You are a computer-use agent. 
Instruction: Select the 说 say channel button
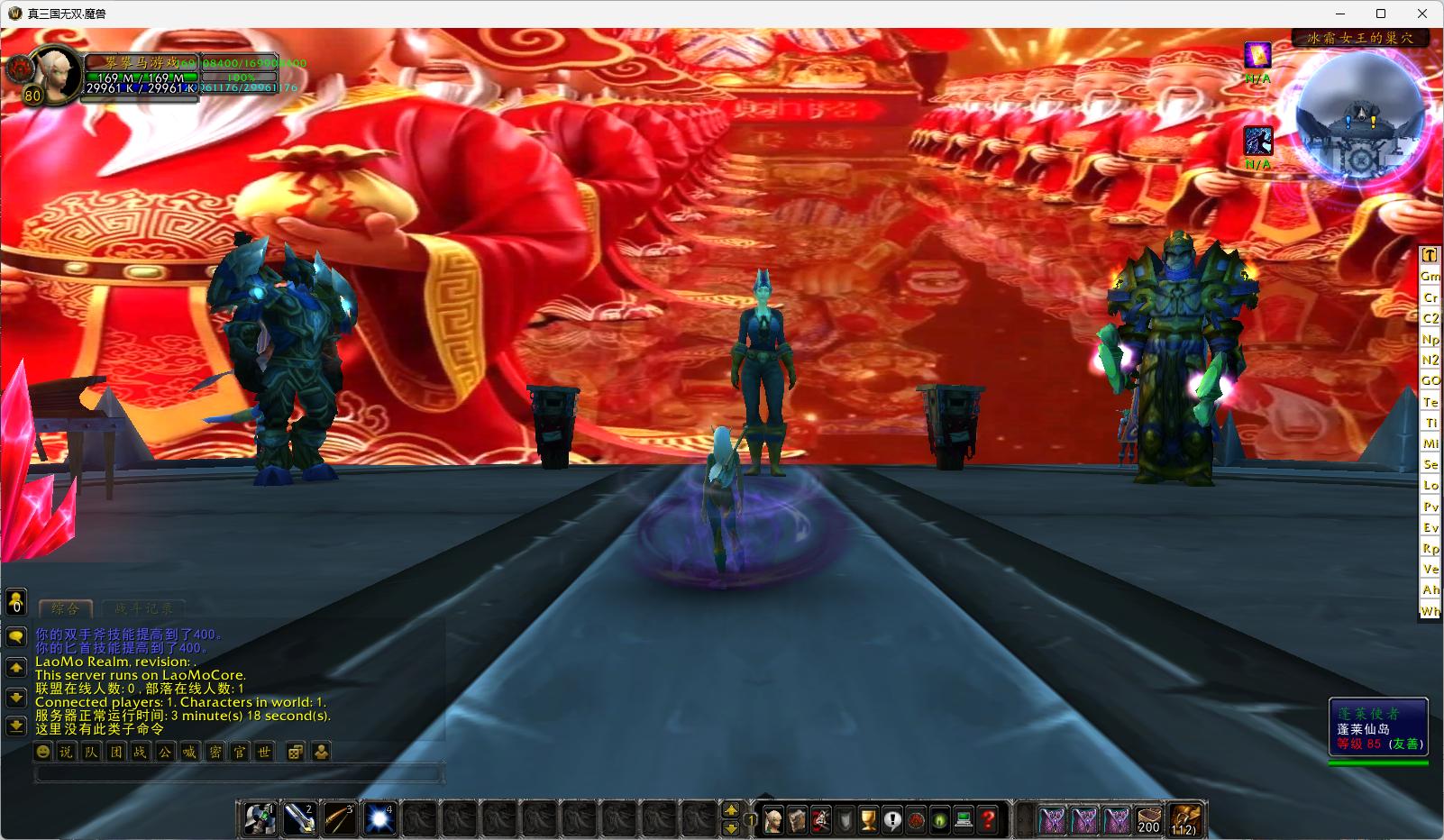[x=67, y=752]
